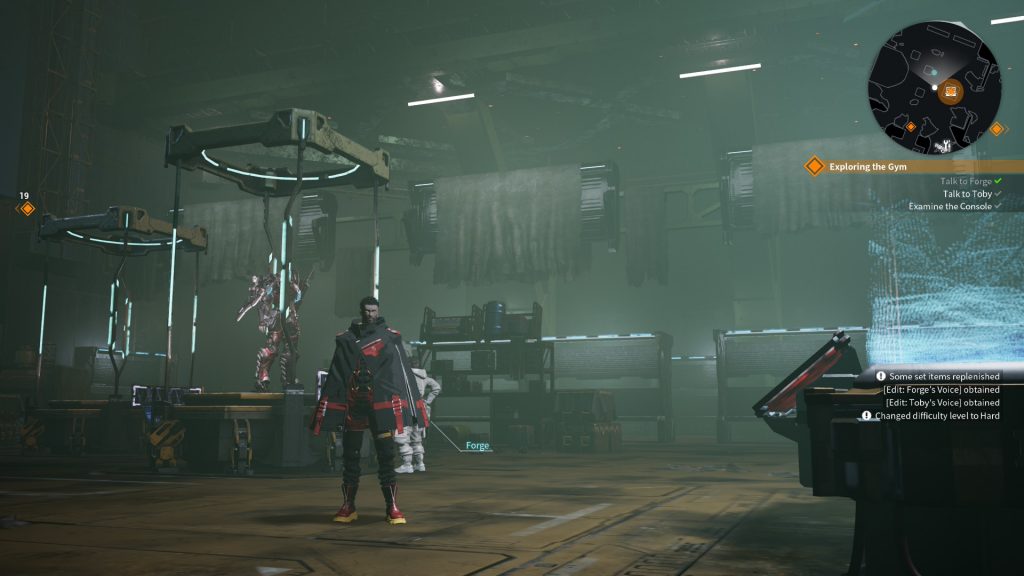
Task: Click the offscreen objective diamond labeled 19
Action: coord(28,208)
